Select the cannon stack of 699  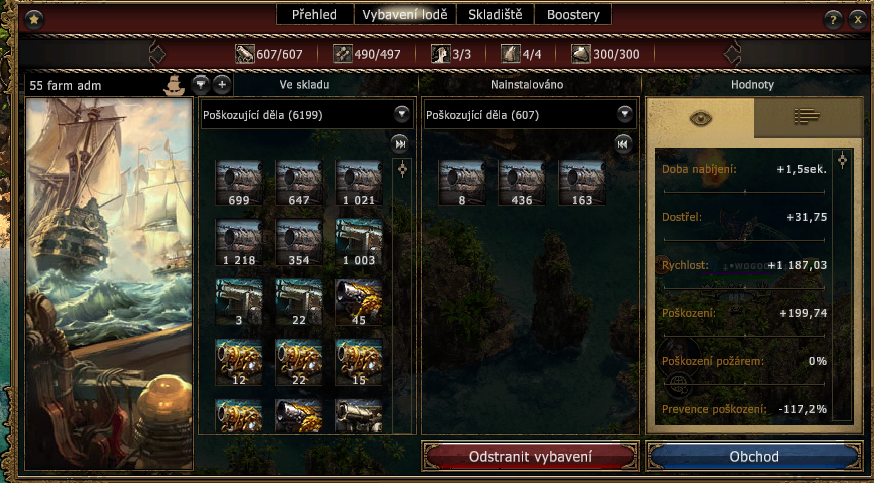point(239,182)
